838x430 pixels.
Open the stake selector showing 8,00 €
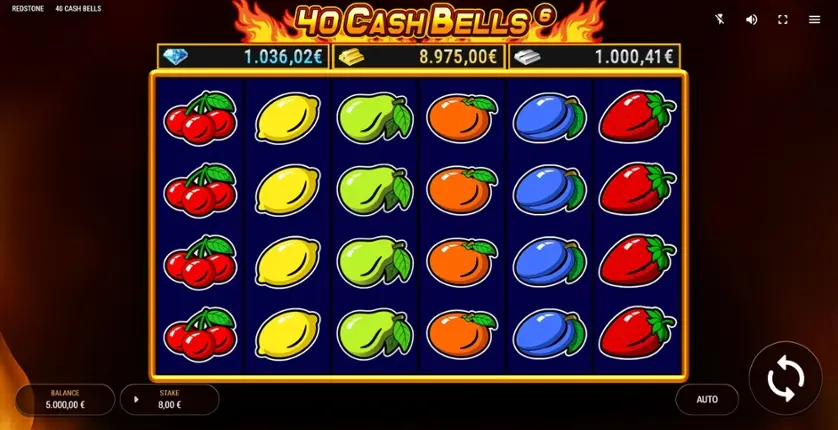click(169, 399)
